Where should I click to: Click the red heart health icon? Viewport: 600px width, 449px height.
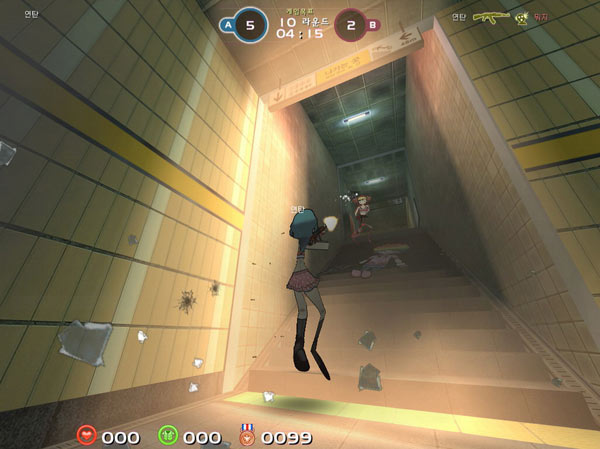(88, 435)
